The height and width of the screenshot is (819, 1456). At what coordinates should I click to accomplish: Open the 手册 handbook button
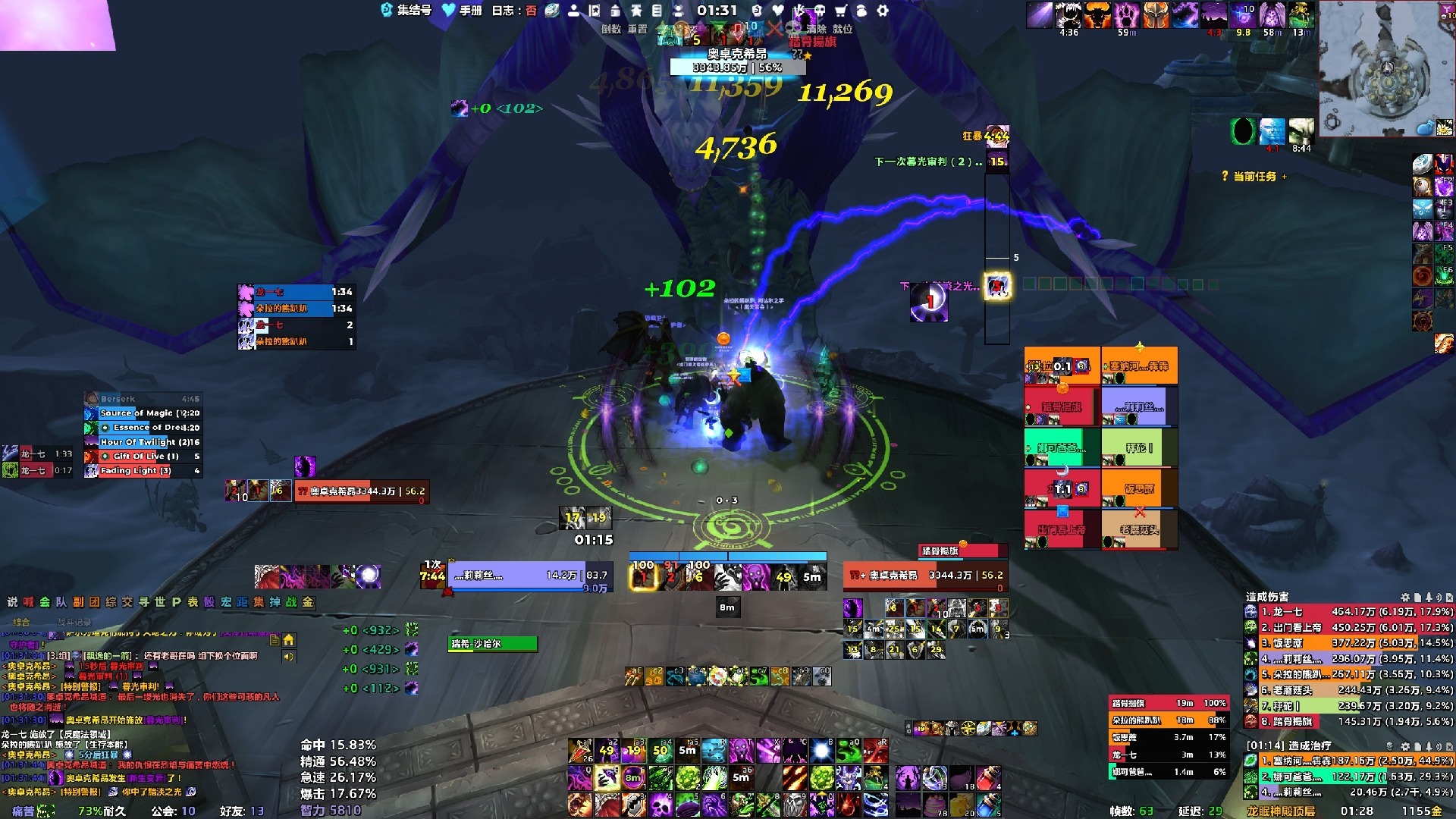coord(463,11)
